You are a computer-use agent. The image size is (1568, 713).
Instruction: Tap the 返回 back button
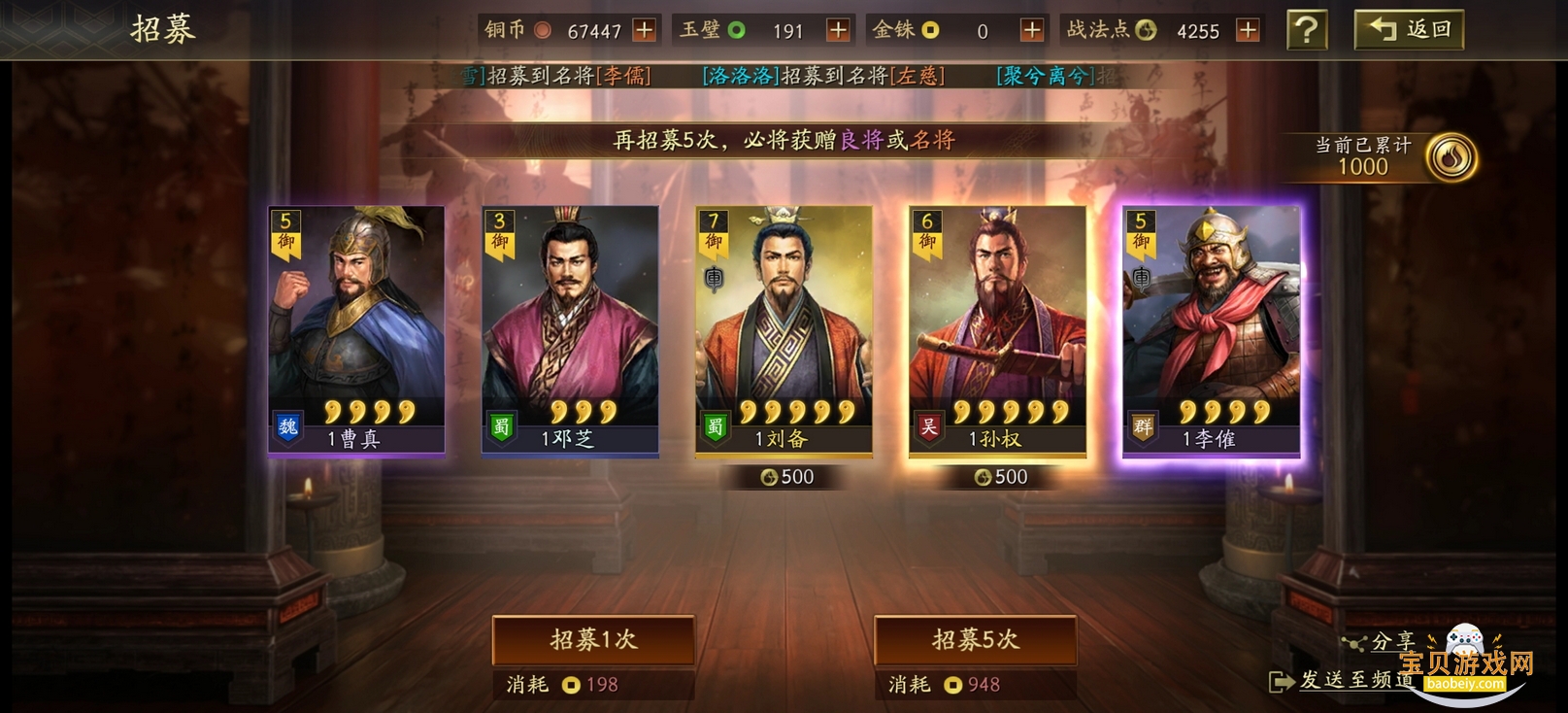[1410, 29]
